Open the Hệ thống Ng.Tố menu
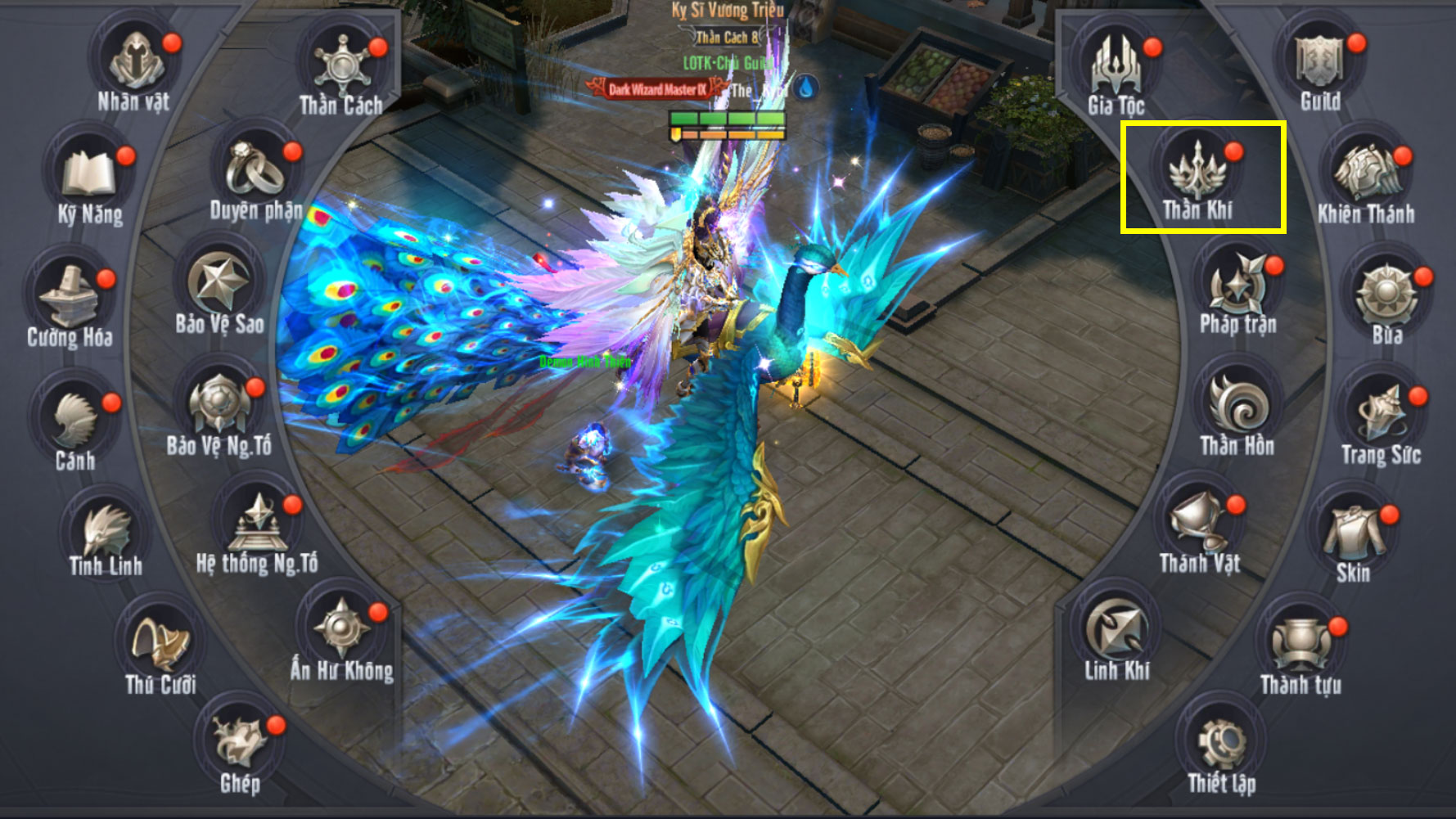 point(257,524)
